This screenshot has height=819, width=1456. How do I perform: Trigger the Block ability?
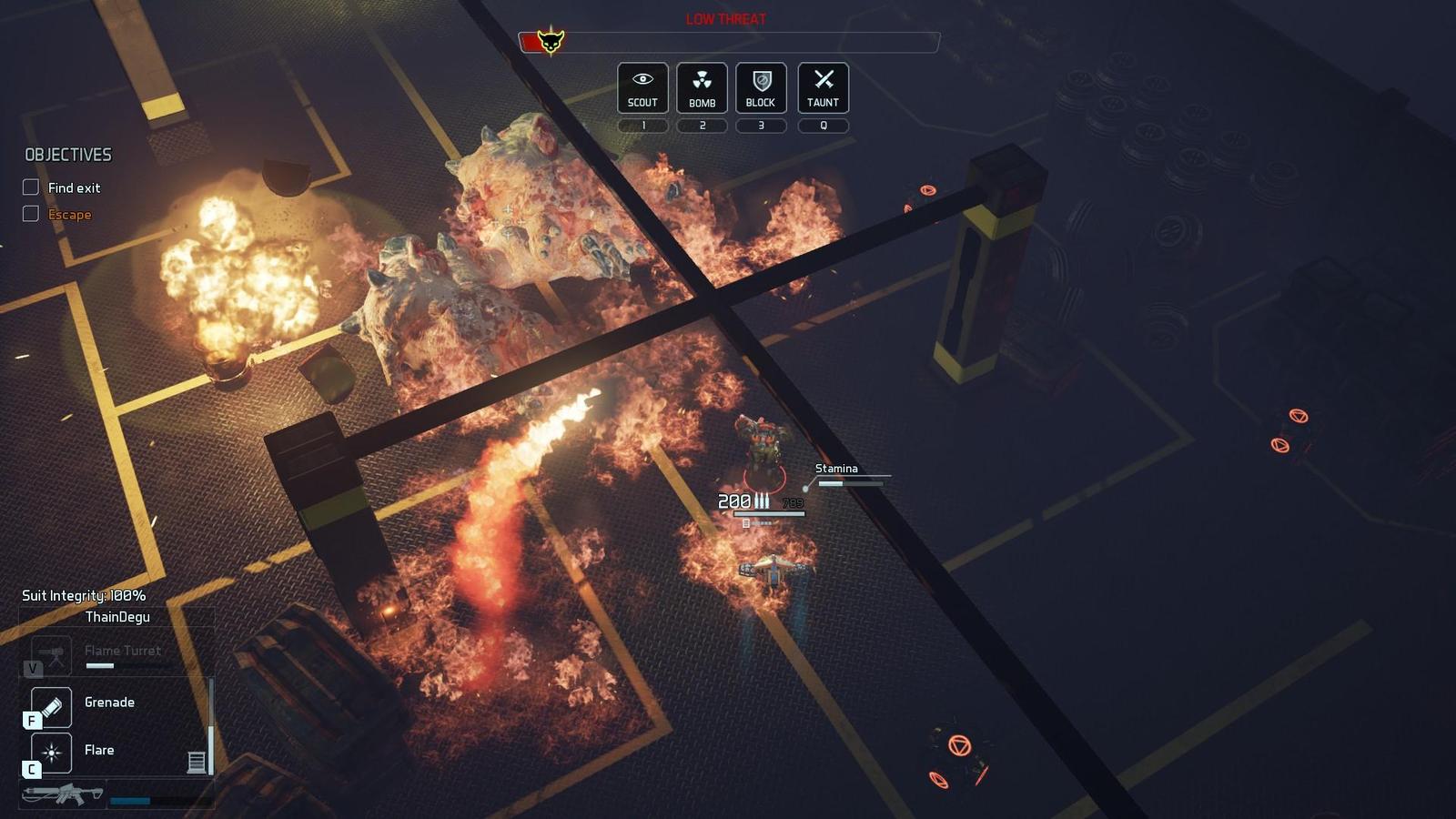pyautogui.click(x=761, y=87)
